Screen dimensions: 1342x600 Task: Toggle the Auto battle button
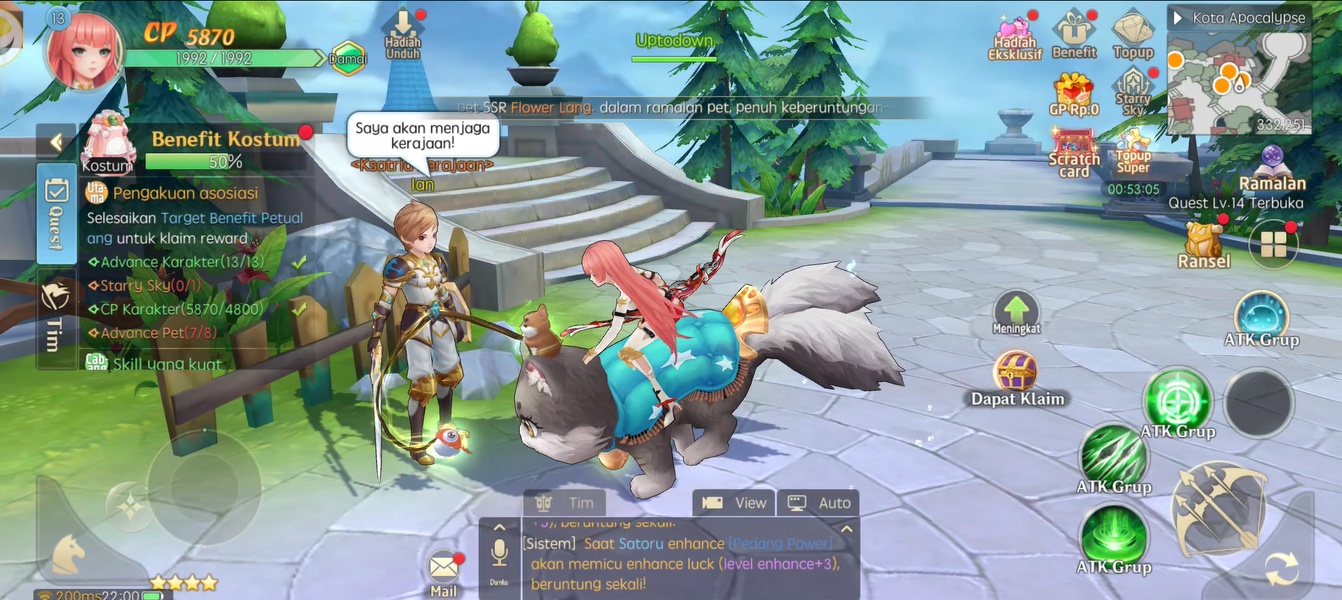(819, 503)
